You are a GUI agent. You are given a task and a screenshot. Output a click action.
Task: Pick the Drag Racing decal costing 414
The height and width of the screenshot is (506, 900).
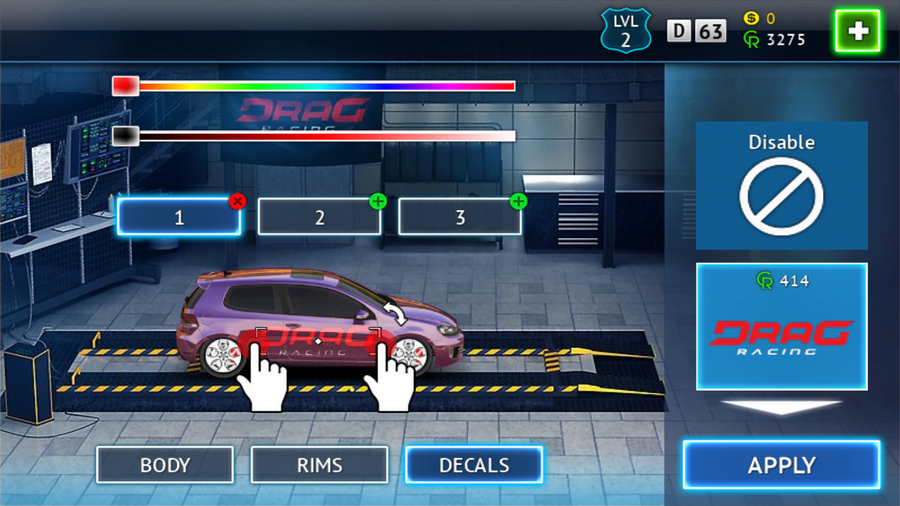coord(781,326)
